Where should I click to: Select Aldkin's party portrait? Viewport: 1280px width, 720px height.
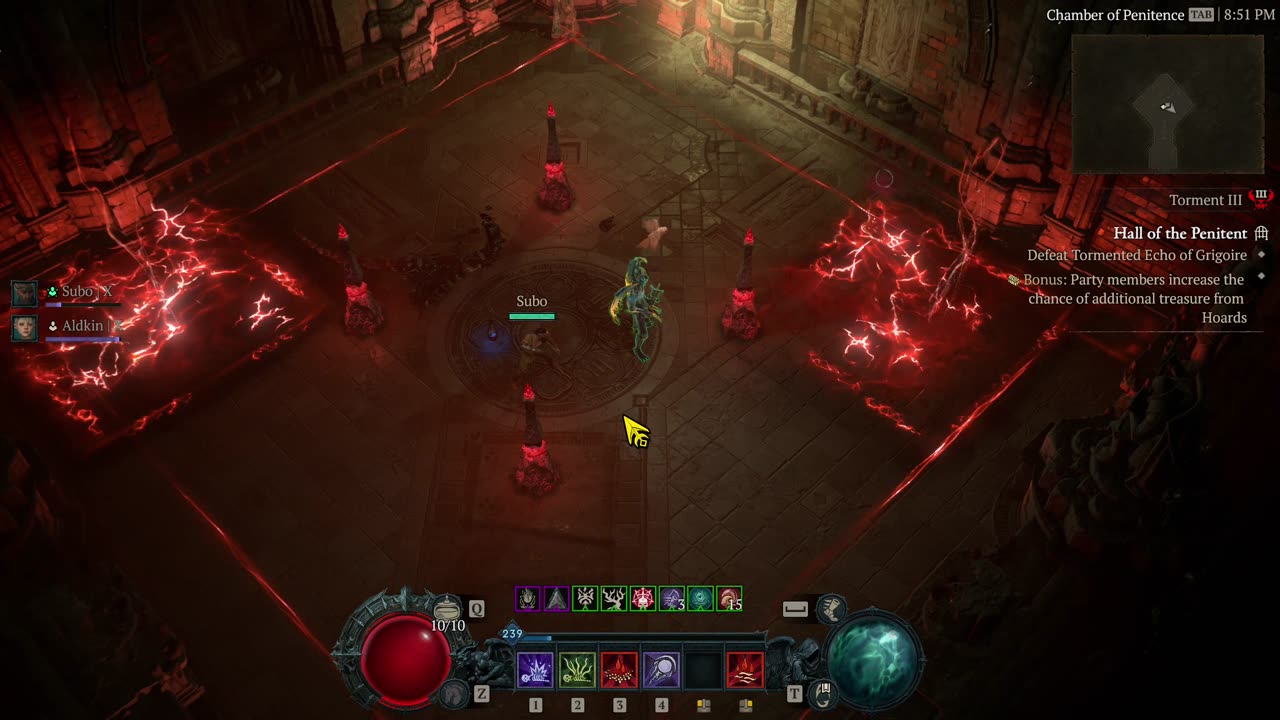25,328
